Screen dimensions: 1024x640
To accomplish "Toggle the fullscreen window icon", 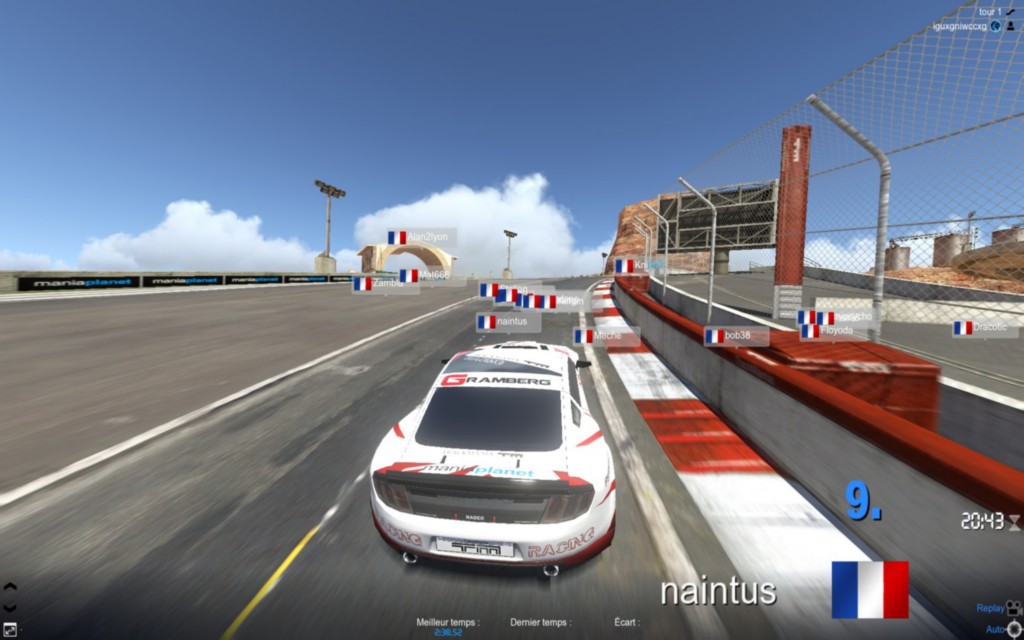I will (x=10, y=629).
